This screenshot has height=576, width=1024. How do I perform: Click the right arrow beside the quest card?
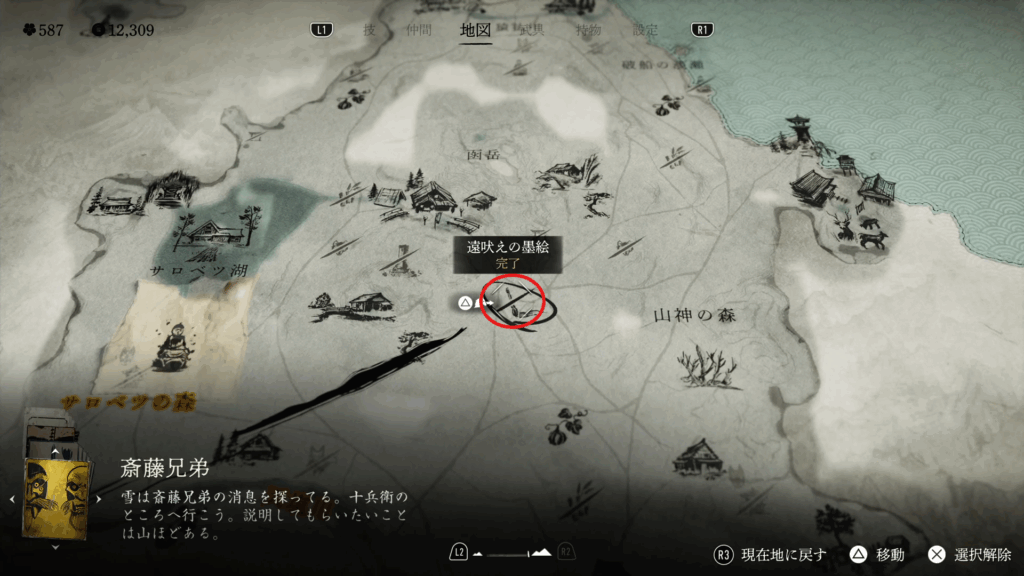[98, 497]
